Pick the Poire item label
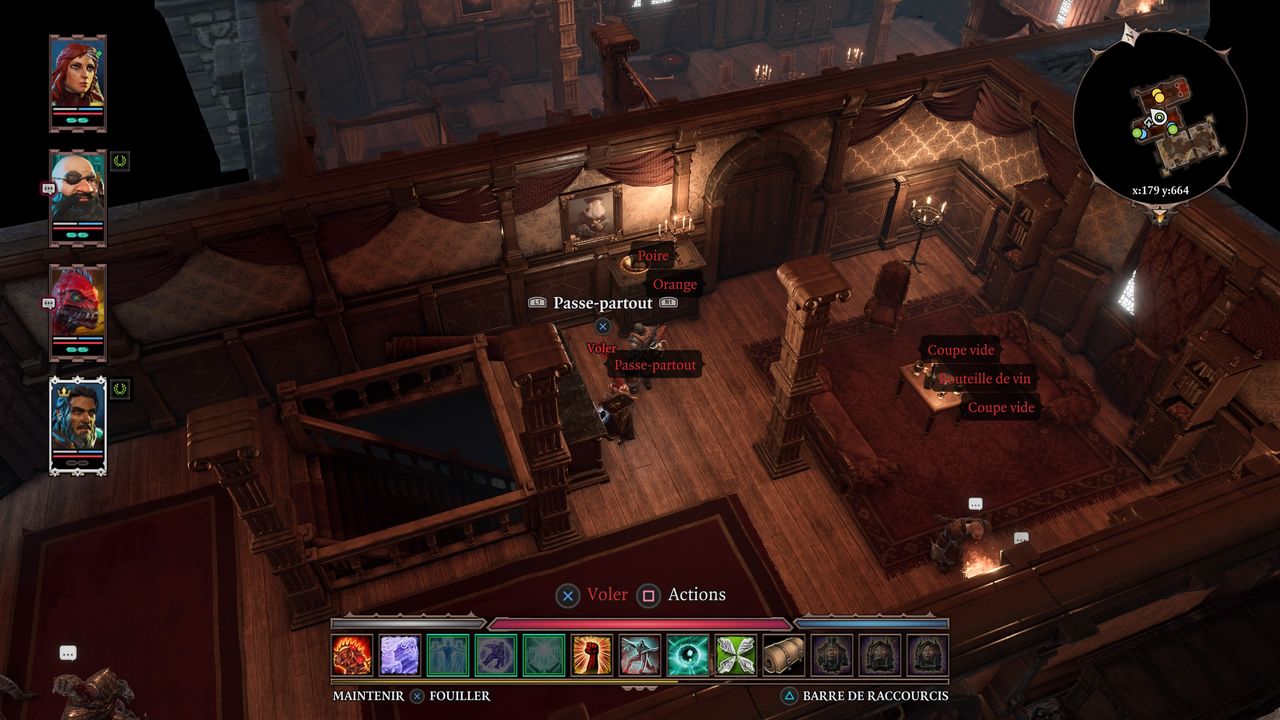This screenshot has height=720, width=1280. click(653, 256)
